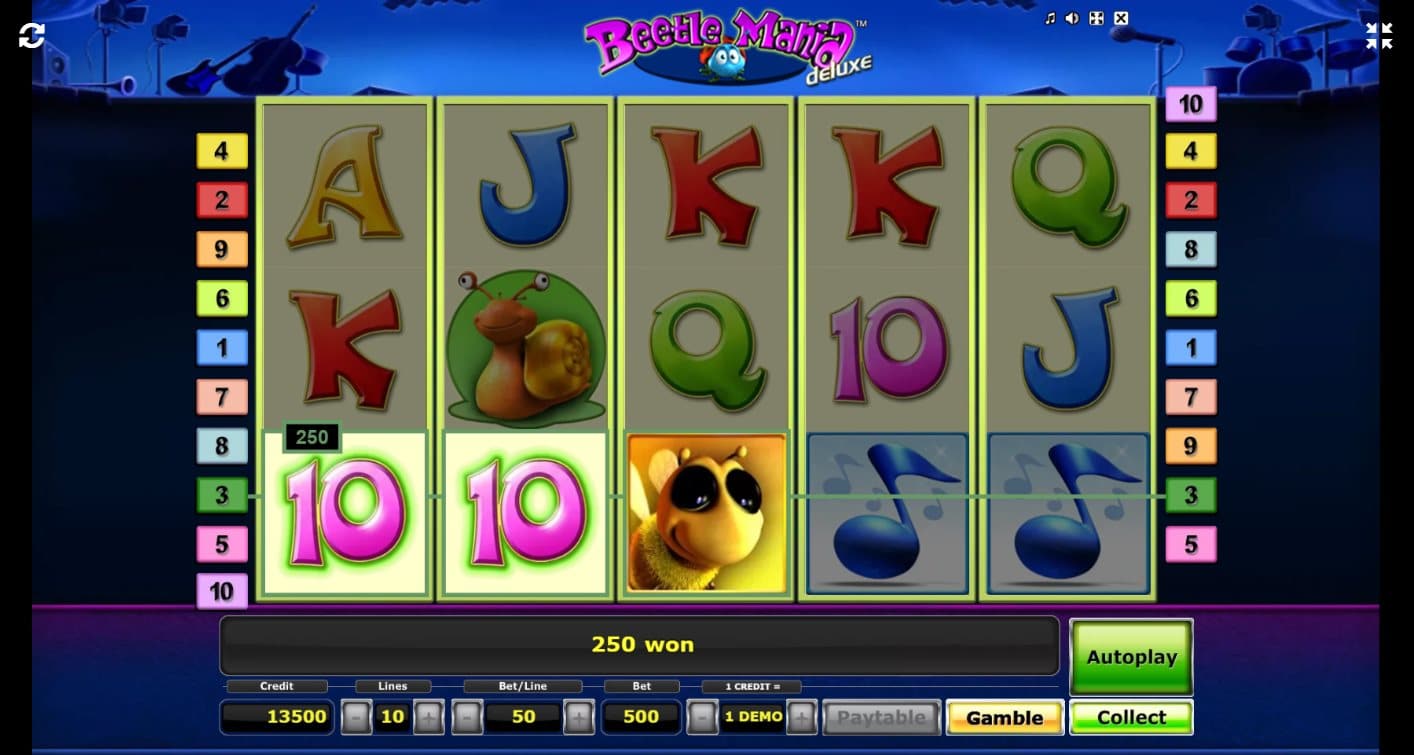
Task: Select the yellow payline 4 badge on left
Action: (x=221, y=151)
